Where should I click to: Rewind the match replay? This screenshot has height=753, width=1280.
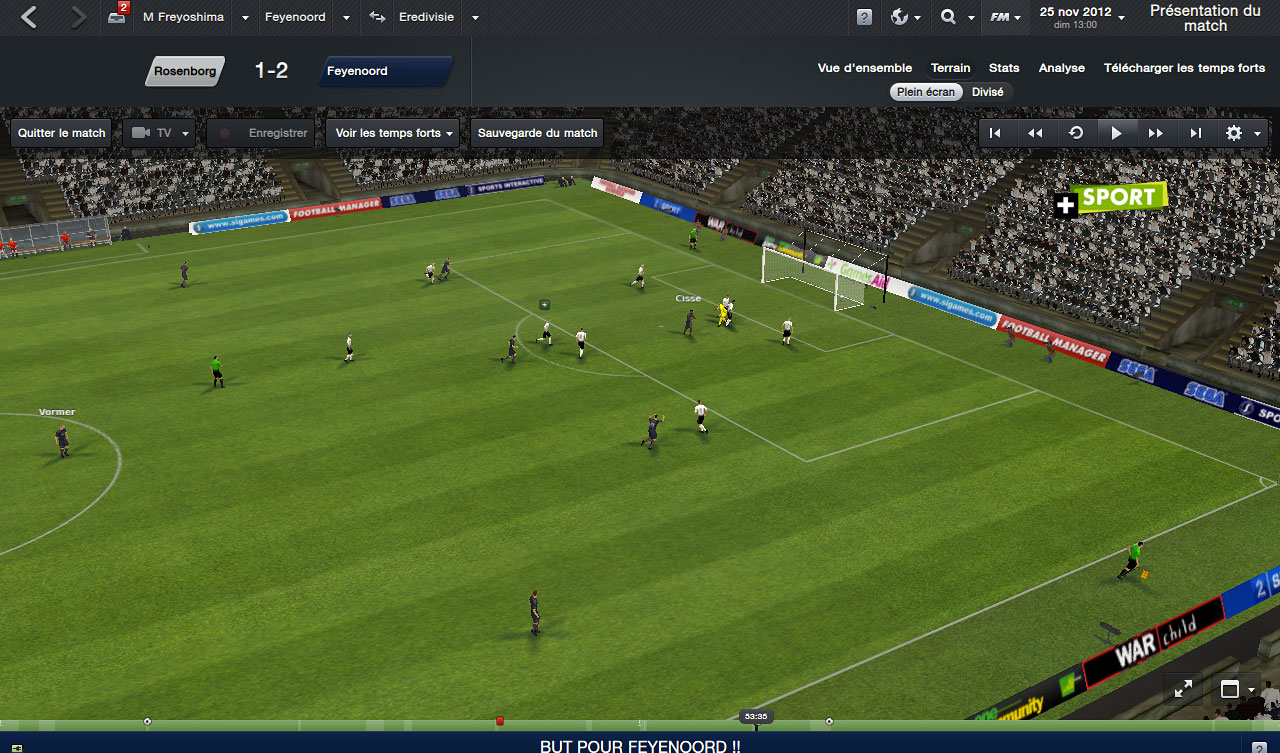(x=1036, y=133)
